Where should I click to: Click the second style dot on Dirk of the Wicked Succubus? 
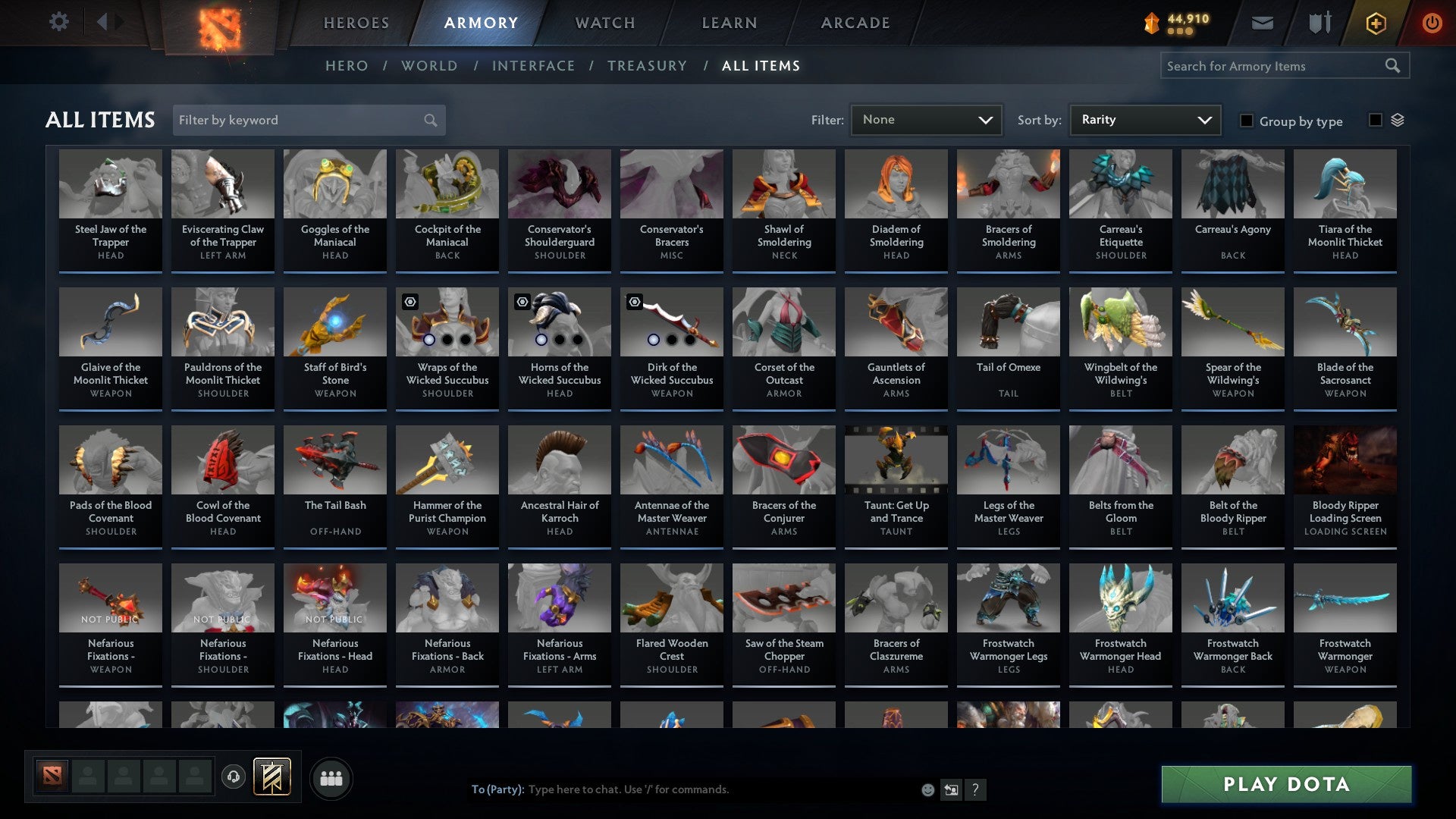point(672,339)
